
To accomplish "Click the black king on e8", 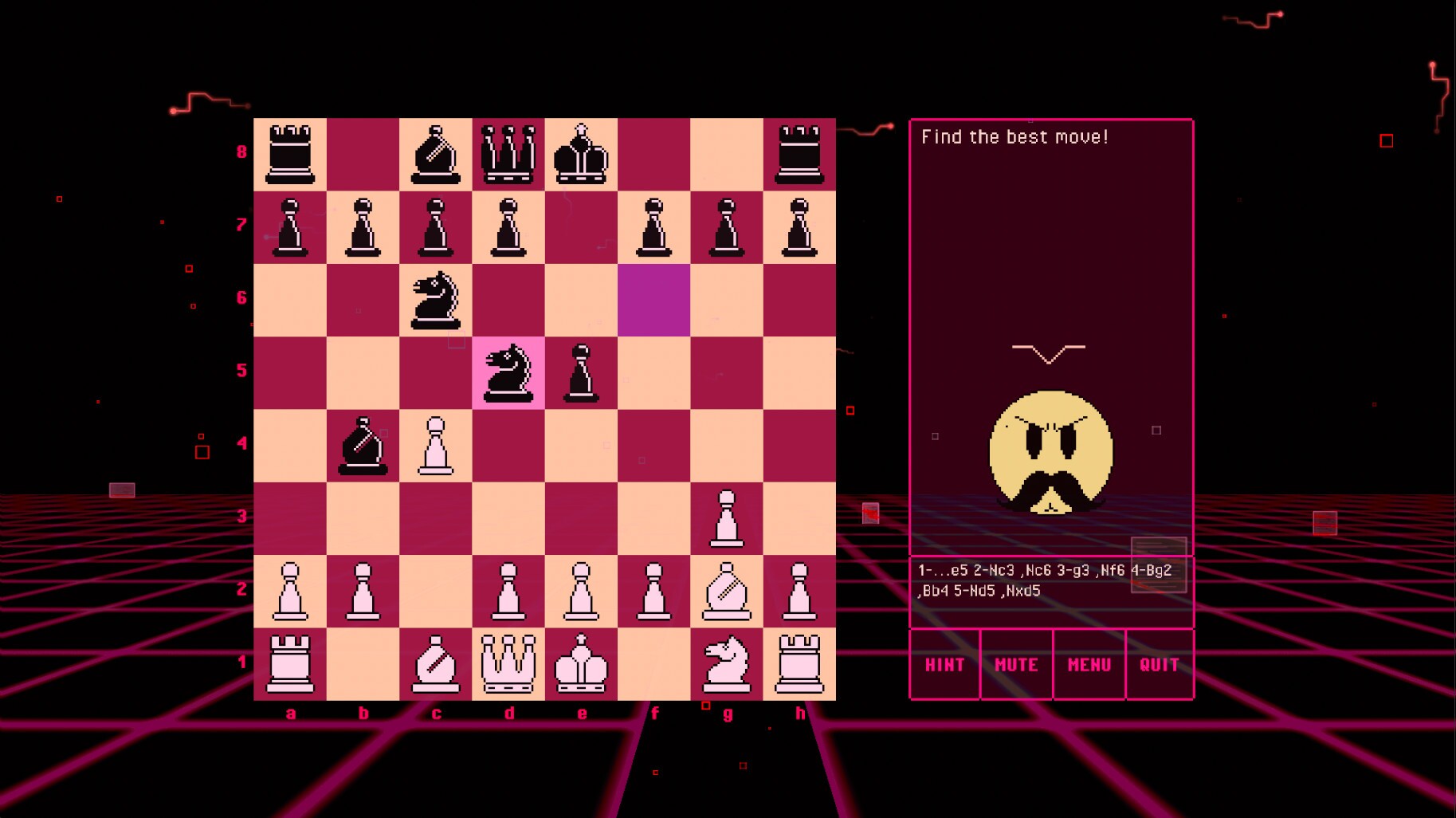I will (581, 153).
